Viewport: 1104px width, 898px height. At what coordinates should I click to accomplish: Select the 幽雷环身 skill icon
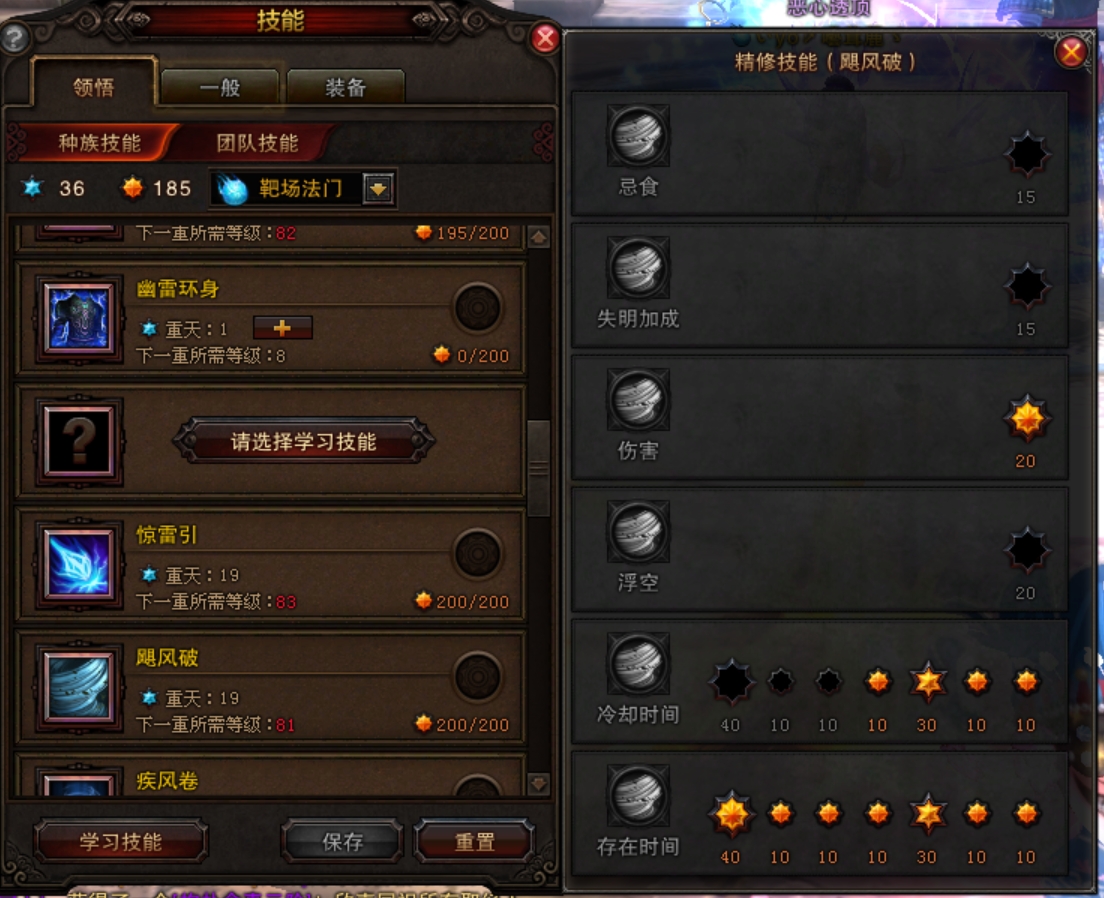[x=79, y=318]
